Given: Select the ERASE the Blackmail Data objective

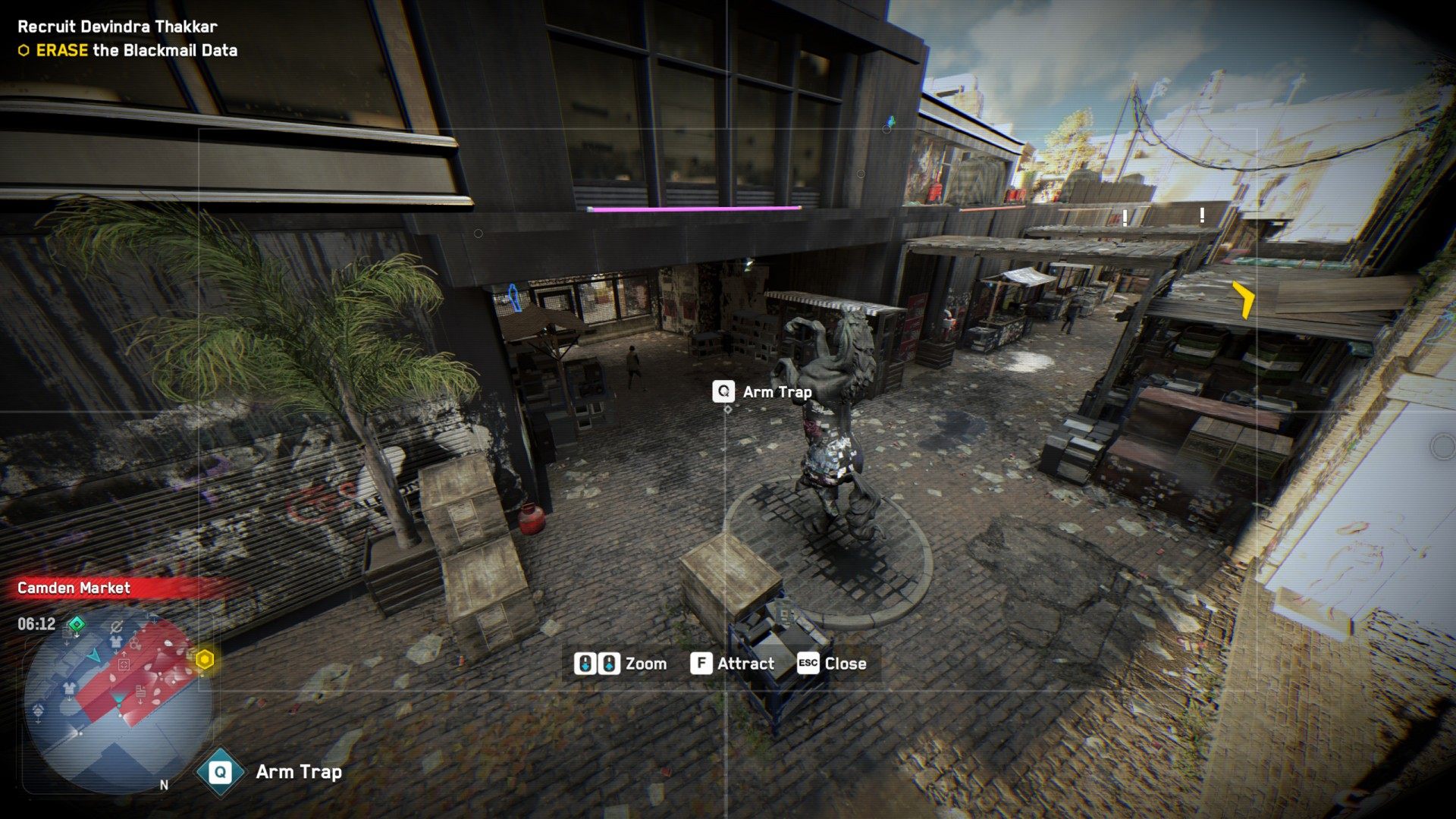Looking at the screenshot, I should coord(136,51).
